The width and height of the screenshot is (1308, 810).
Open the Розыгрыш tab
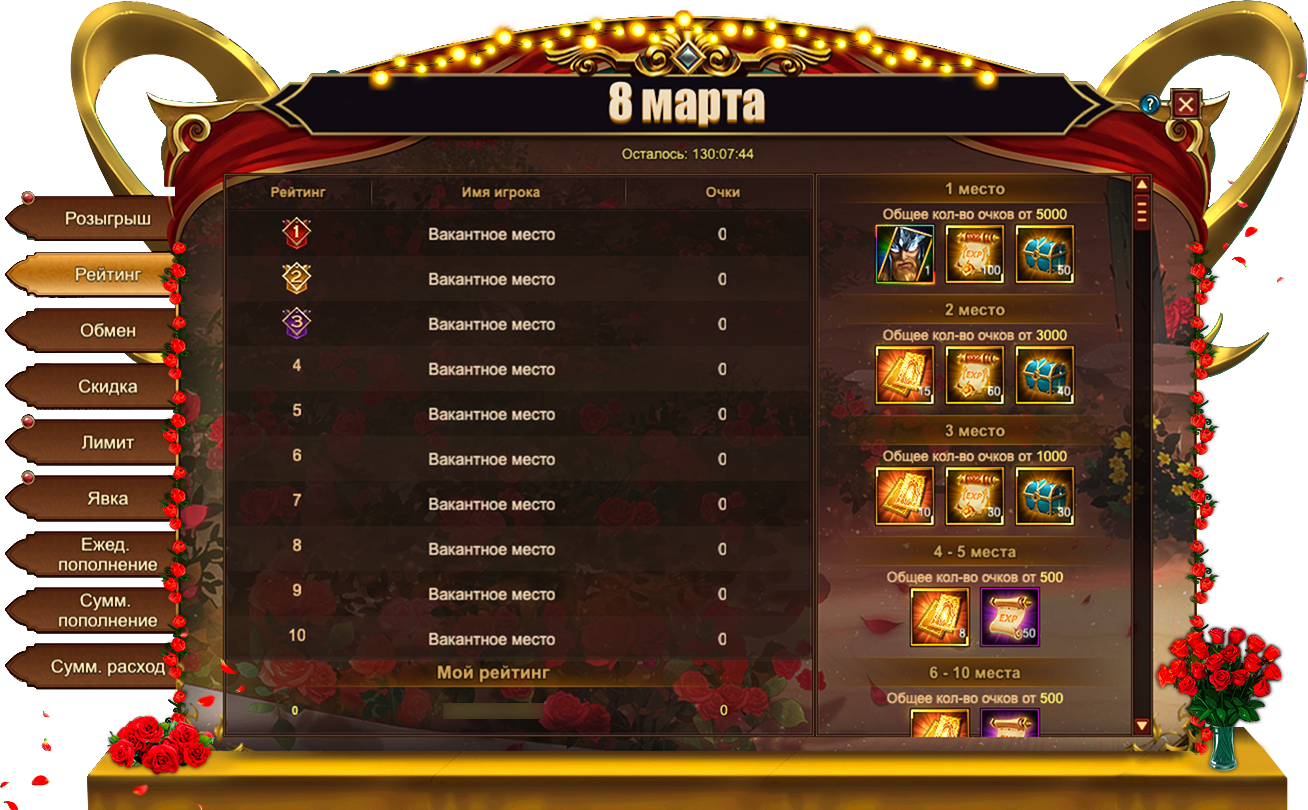107,219
